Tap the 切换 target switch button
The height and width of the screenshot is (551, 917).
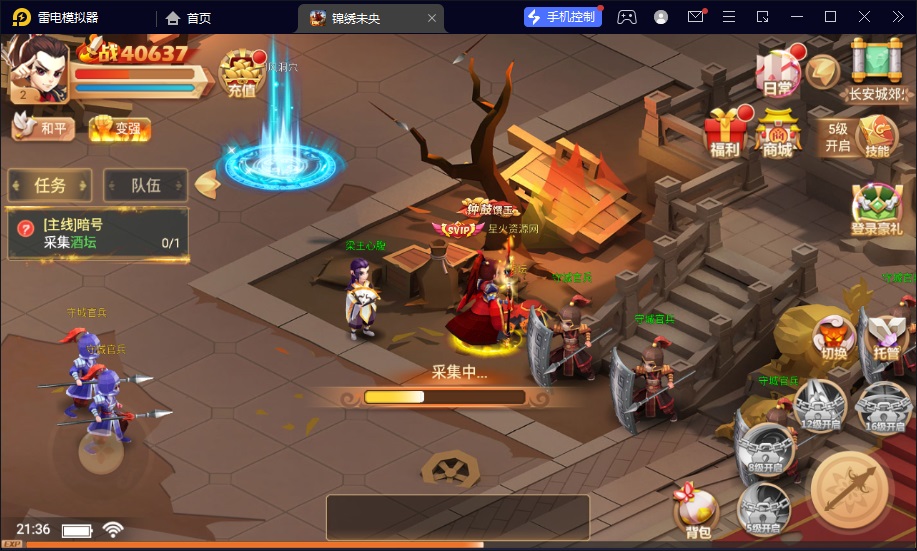coord(833,337)
